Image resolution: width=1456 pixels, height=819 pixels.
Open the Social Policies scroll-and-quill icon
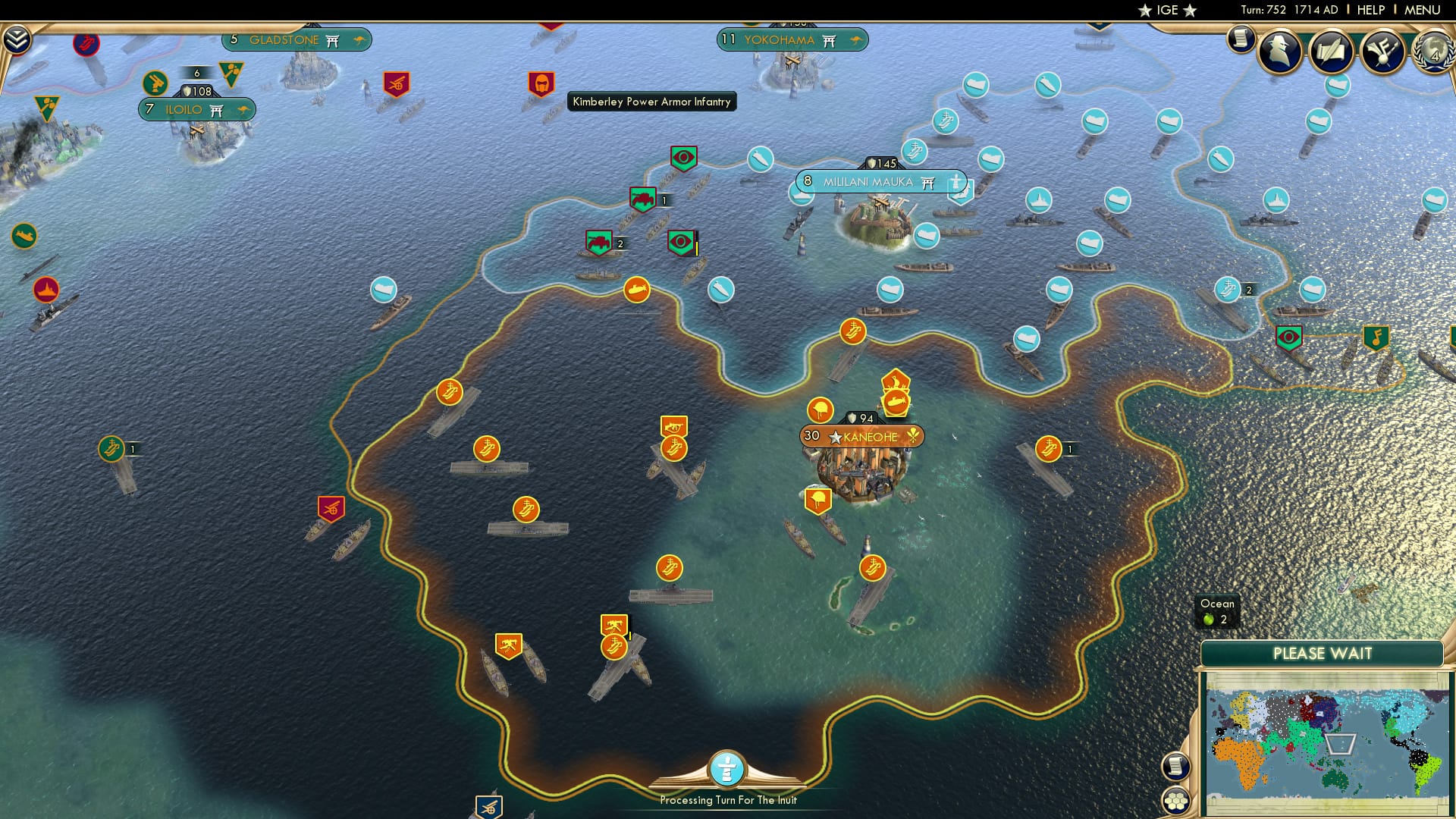coord(1329,52)
